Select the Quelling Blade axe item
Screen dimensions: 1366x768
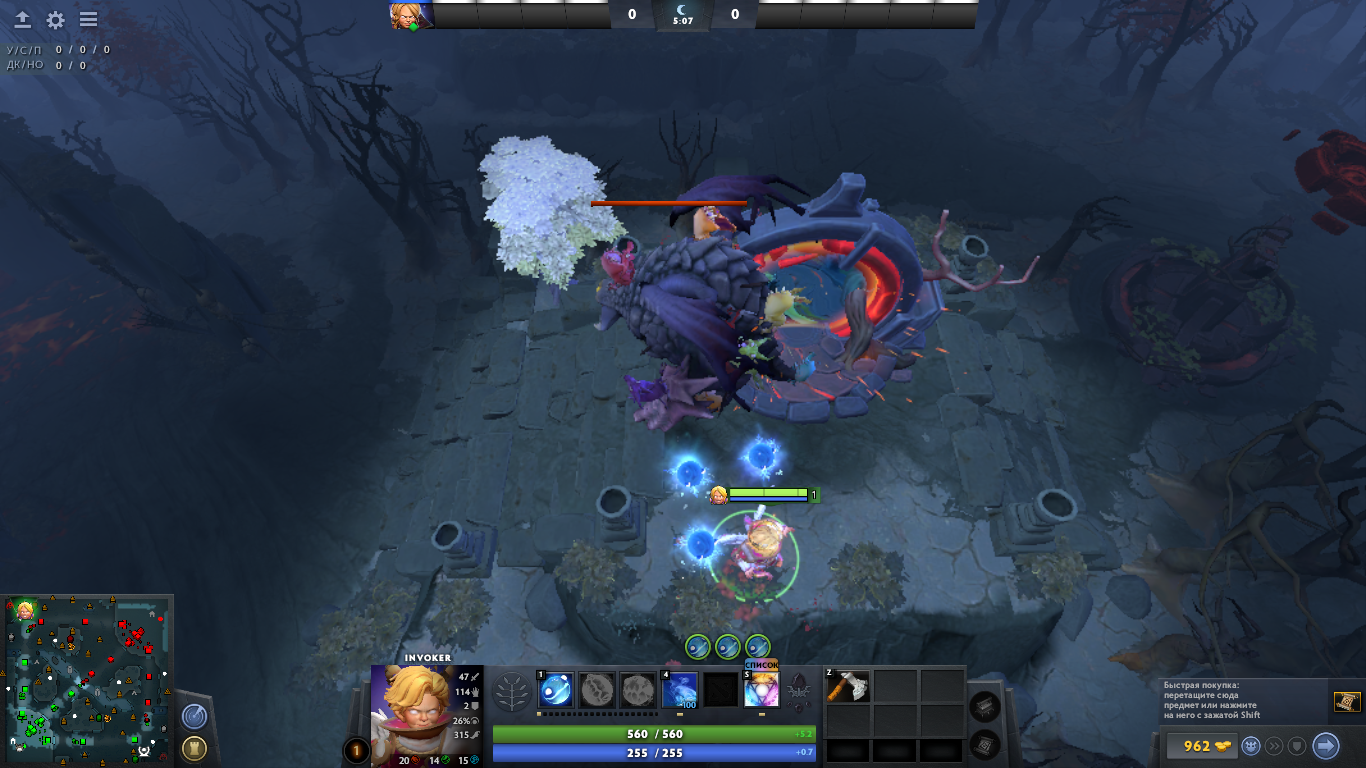pyautogui.click(x=847, y=687)
